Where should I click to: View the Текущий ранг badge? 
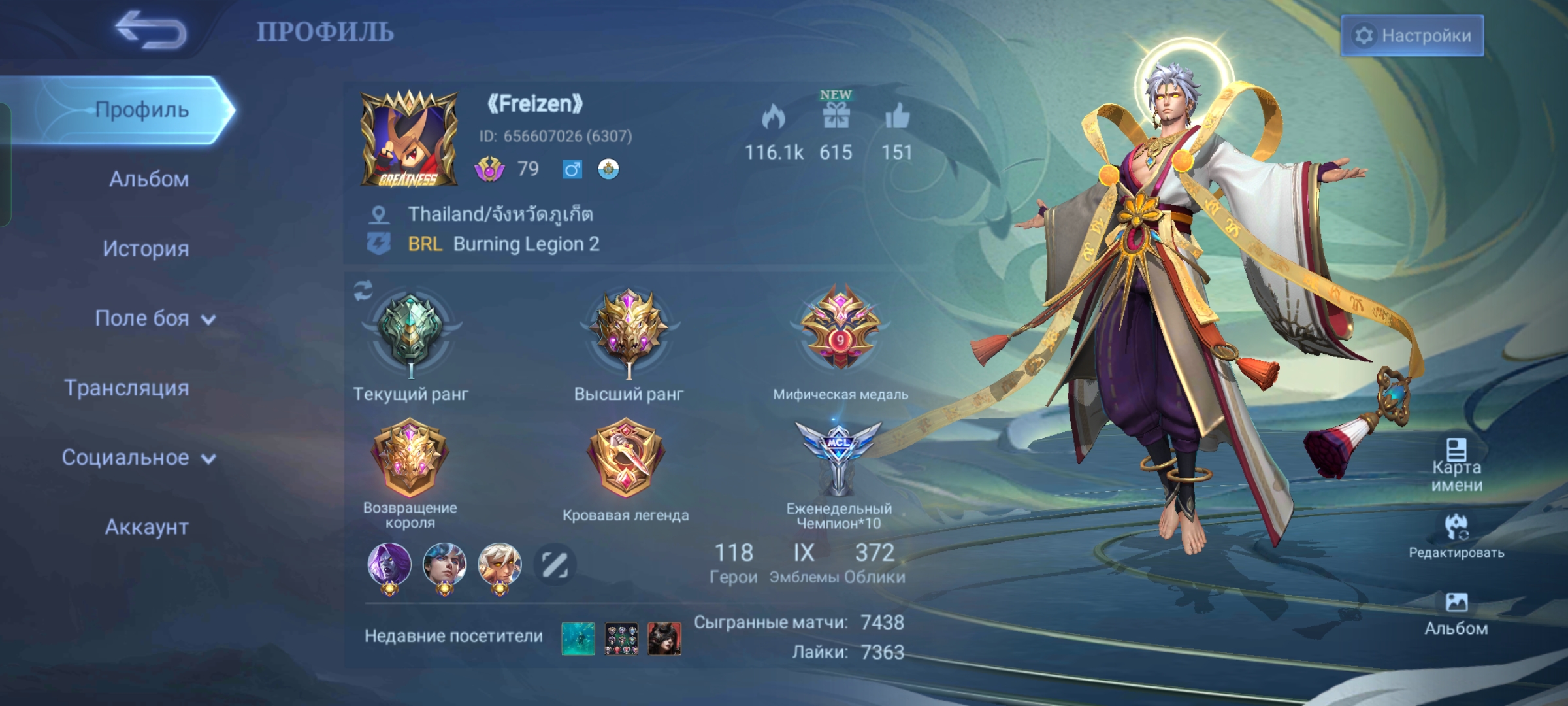tap(411, 335)
